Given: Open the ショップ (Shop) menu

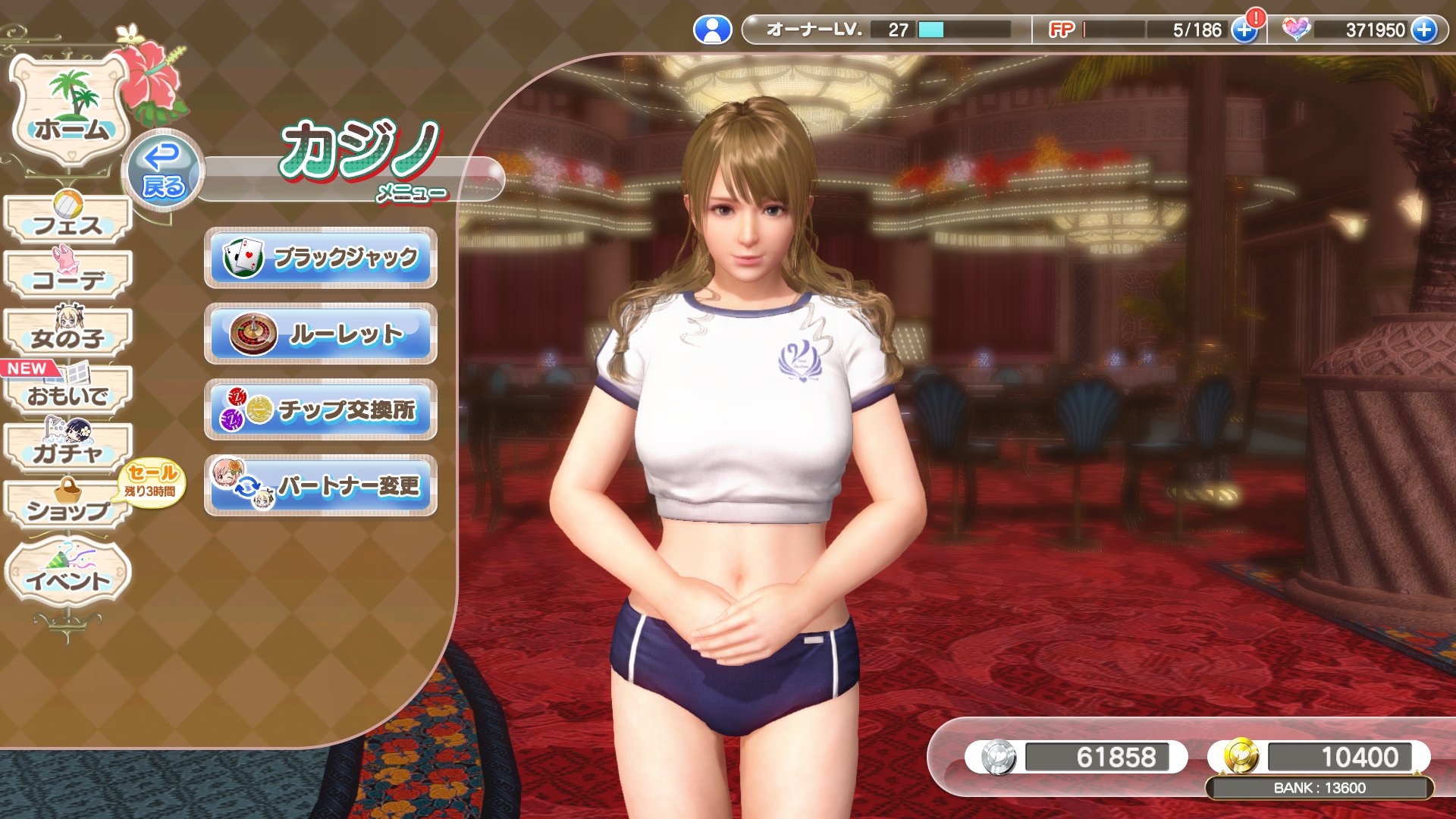Looking at the screenshot, I should point(68,507).
